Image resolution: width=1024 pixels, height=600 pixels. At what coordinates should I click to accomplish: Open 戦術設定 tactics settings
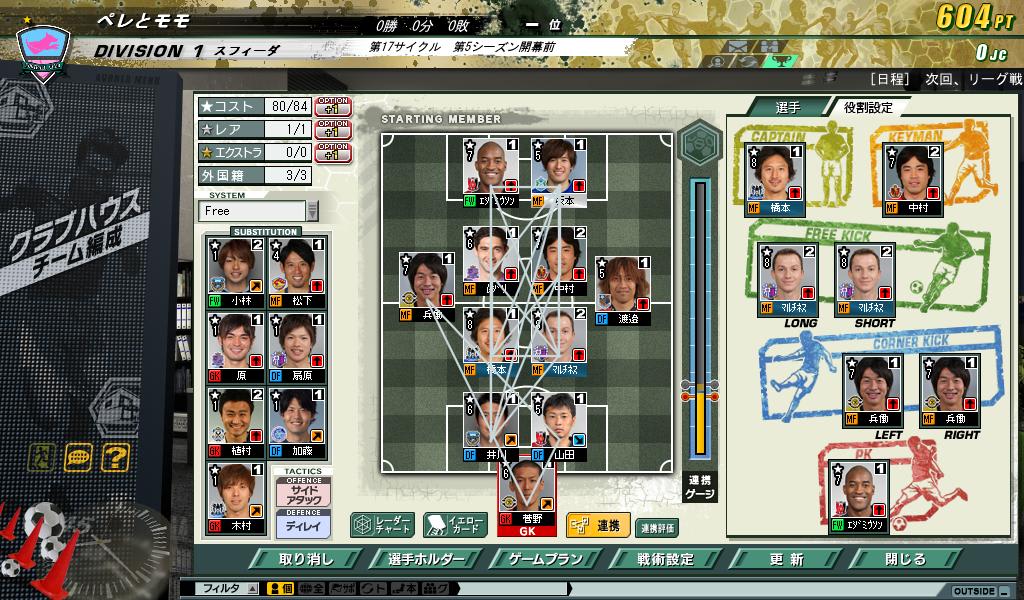tap(665, 559)
